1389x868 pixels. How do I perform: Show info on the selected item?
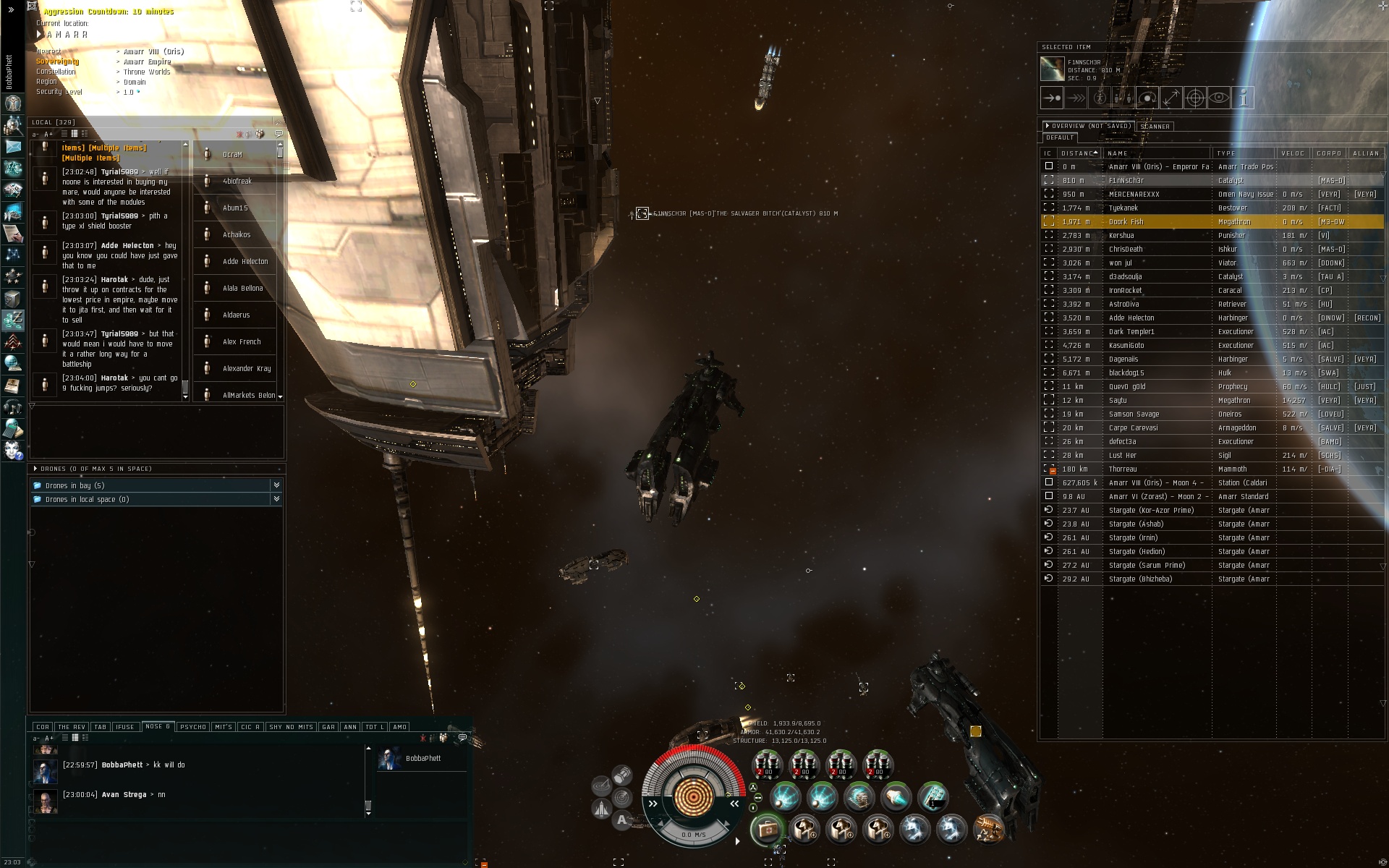click(x=1243, y=98)
